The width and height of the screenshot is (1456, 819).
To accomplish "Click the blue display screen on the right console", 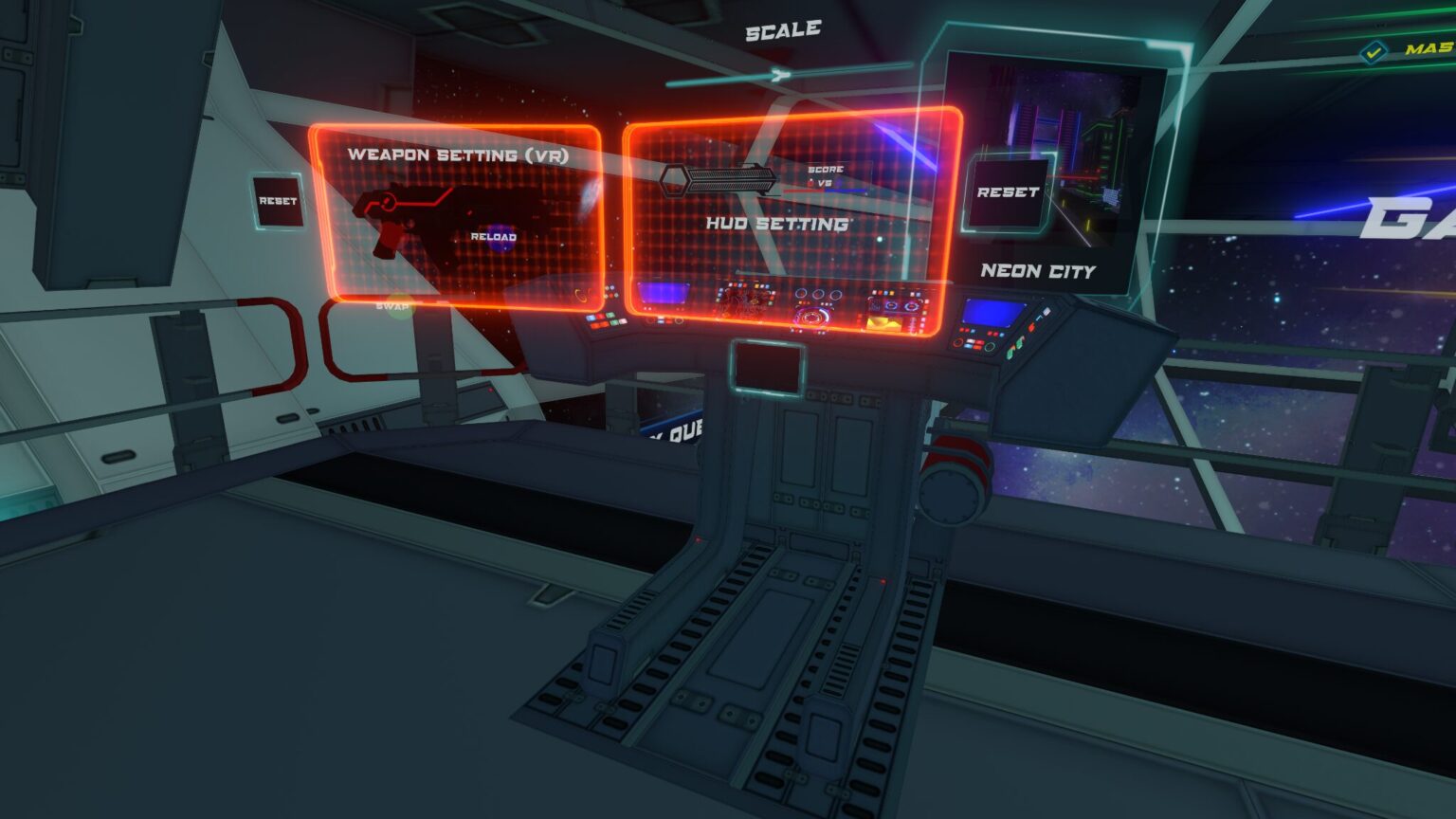I will (992, 311).
